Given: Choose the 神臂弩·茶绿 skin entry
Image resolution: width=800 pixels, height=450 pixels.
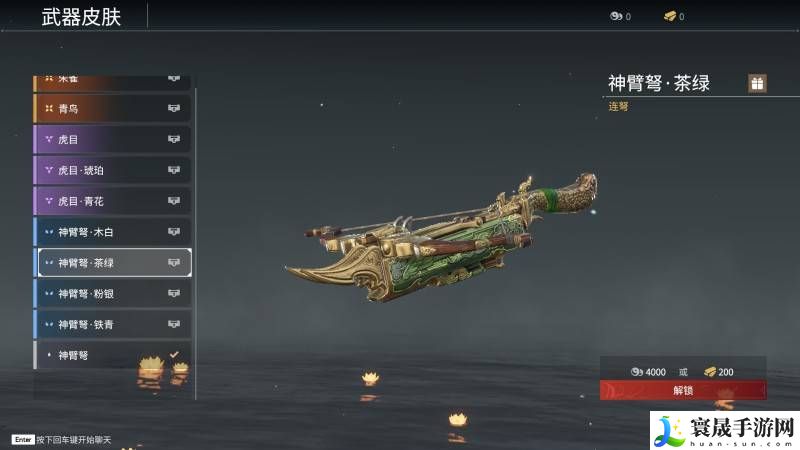Looking at the screenshot, I should (112, 263).
